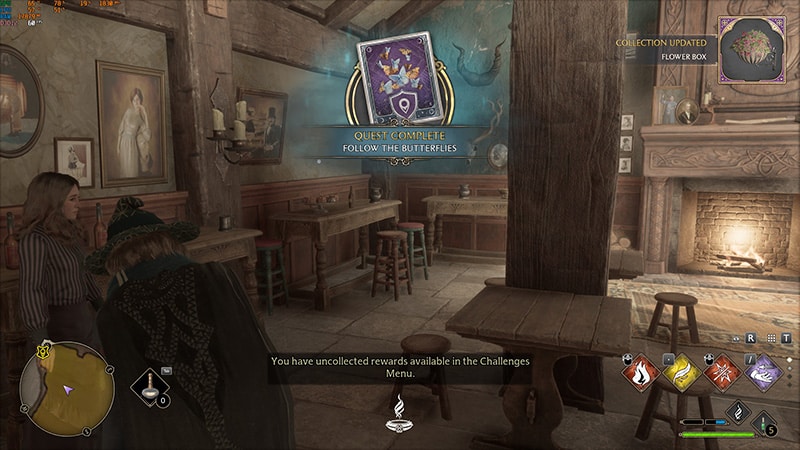Click the Collection Updated notification label
Screen dimensions: 800x450
pyautogui.click(x=665, y=43)
